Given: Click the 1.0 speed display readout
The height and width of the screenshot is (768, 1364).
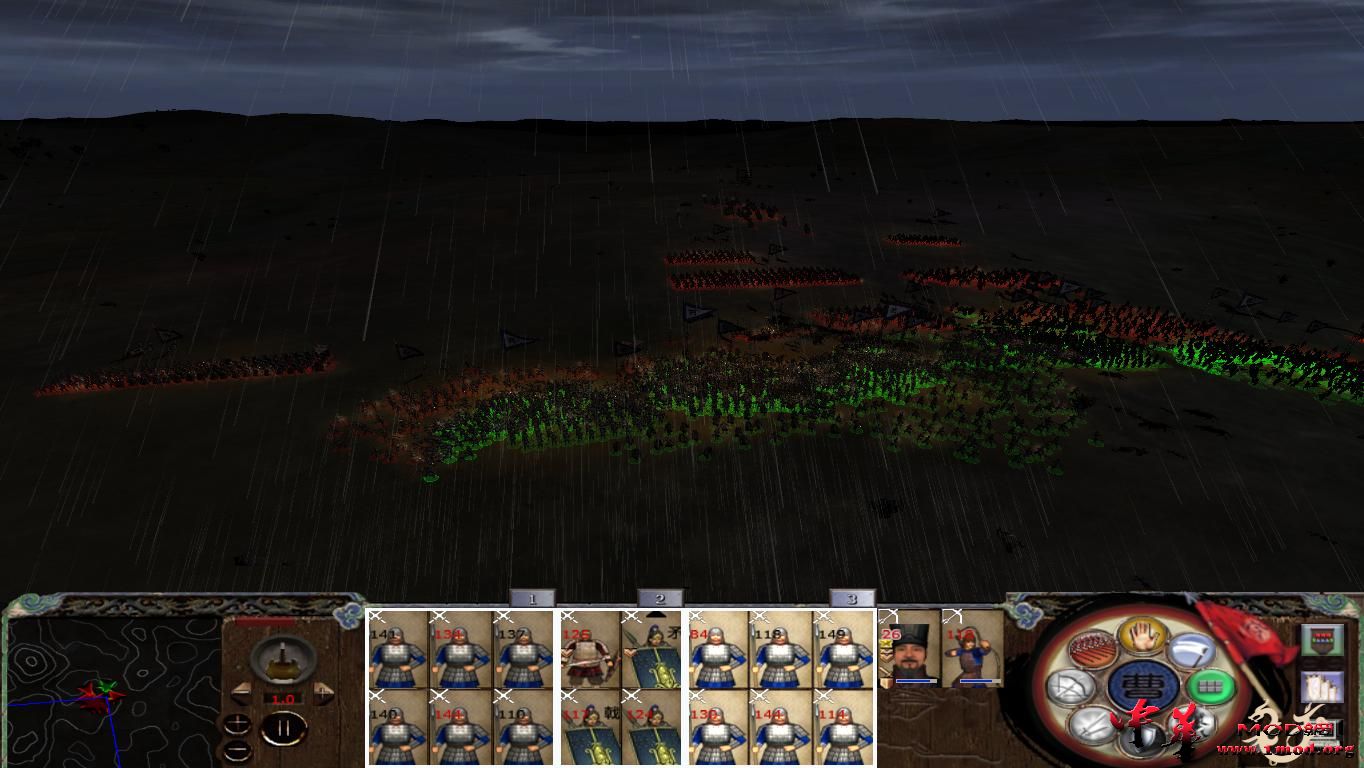Looking at the screenshot, I should [283, 697].
